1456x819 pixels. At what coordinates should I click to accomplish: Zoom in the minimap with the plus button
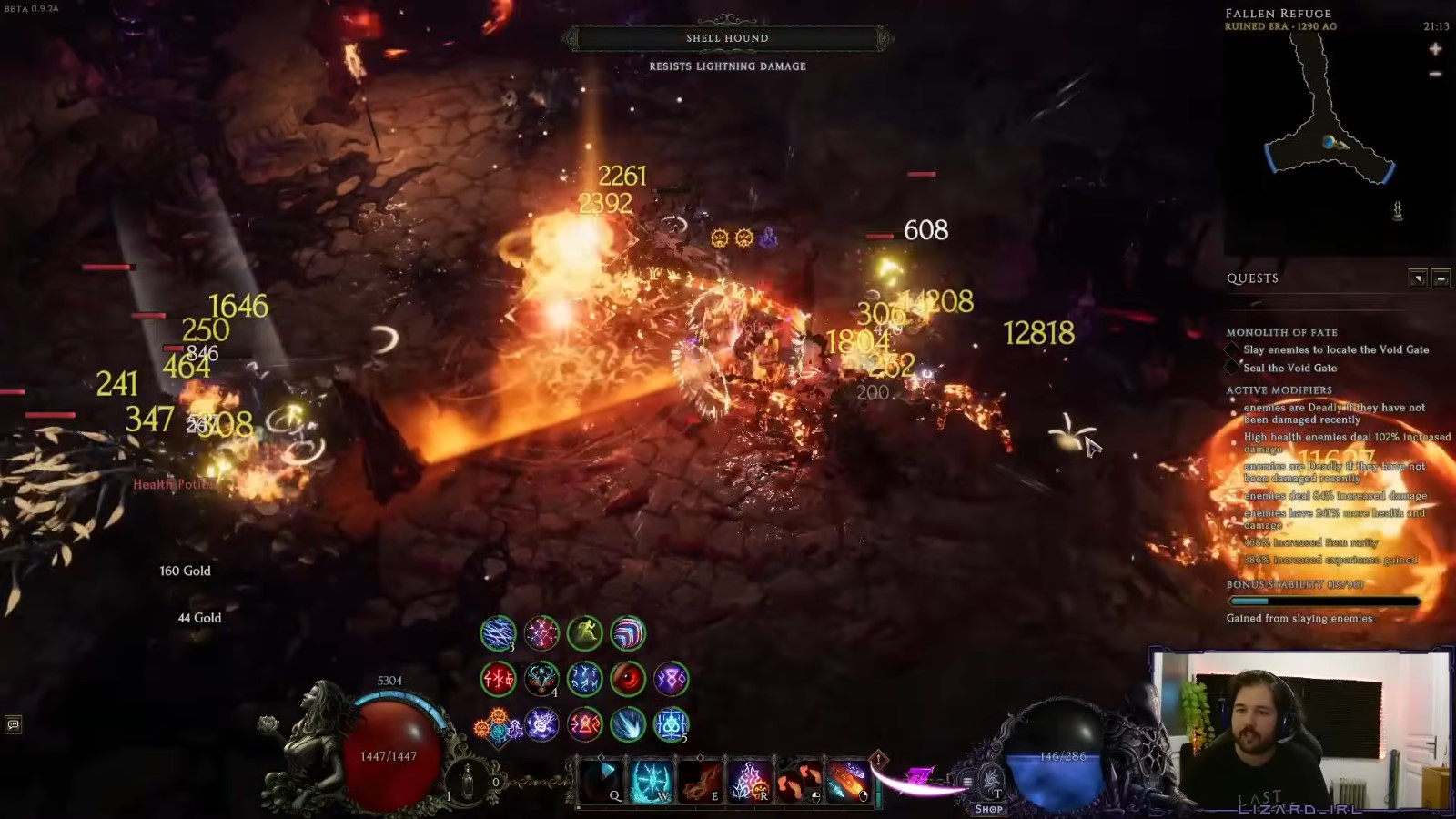click(x=1435, y=49)
